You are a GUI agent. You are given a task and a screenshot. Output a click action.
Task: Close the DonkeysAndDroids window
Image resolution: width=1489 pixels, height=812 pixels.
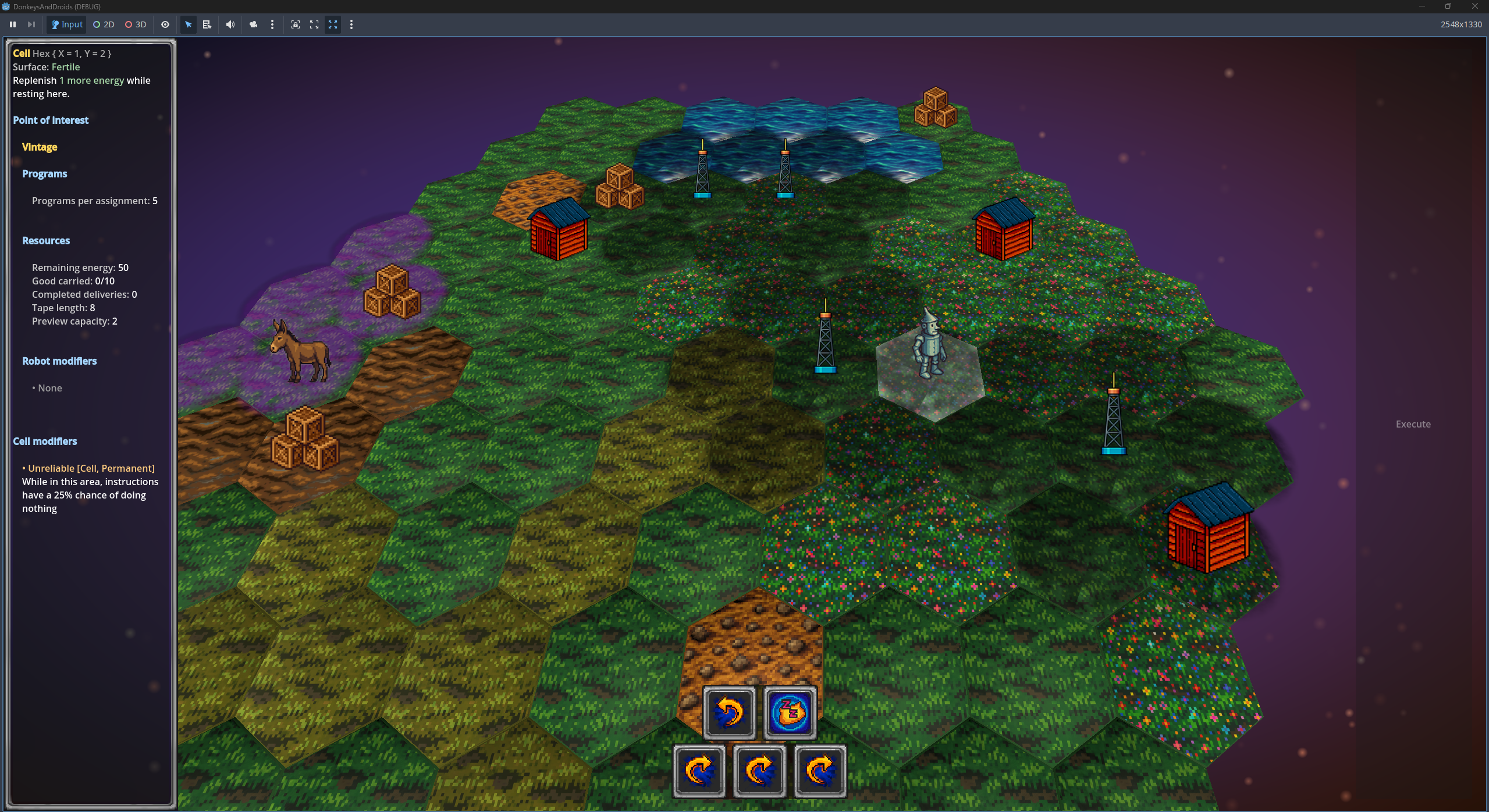click(1474, 6)
